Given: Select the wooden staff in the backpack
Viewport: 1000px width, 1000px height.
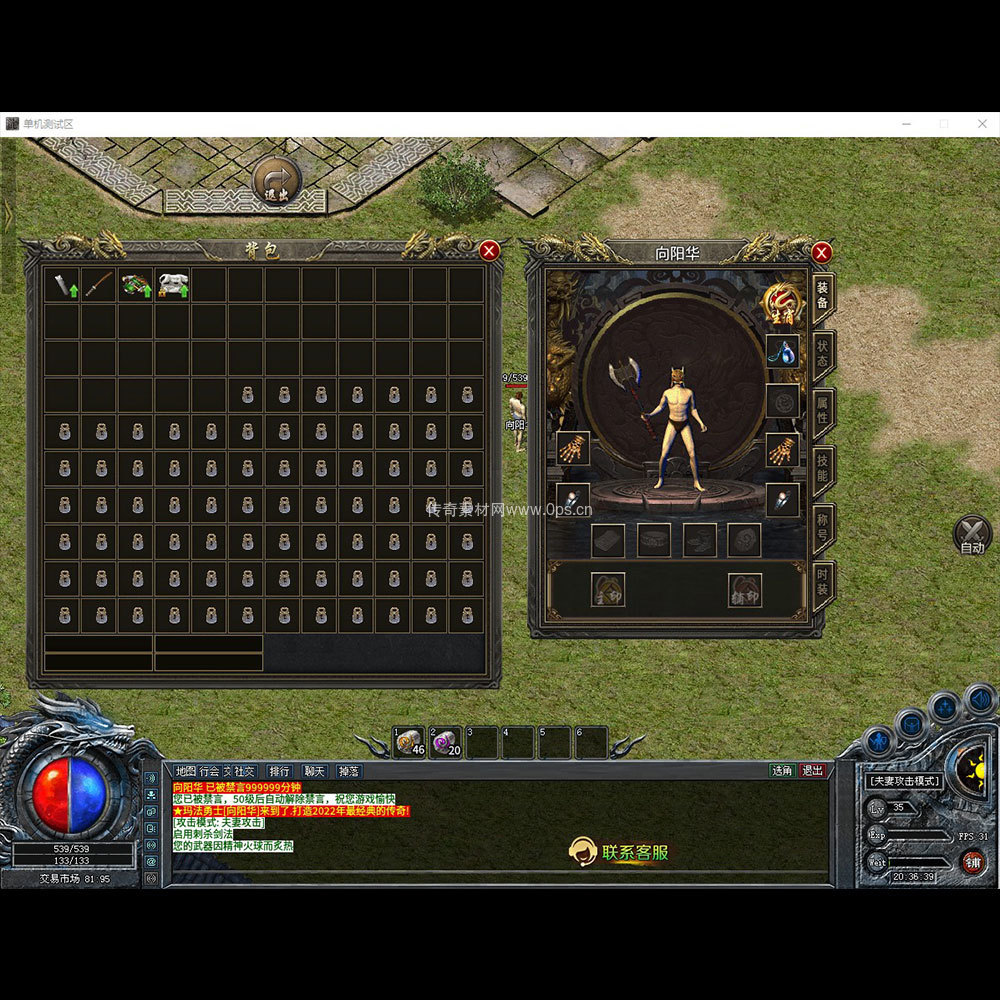Looking at the screenshot, I should 99,285.
